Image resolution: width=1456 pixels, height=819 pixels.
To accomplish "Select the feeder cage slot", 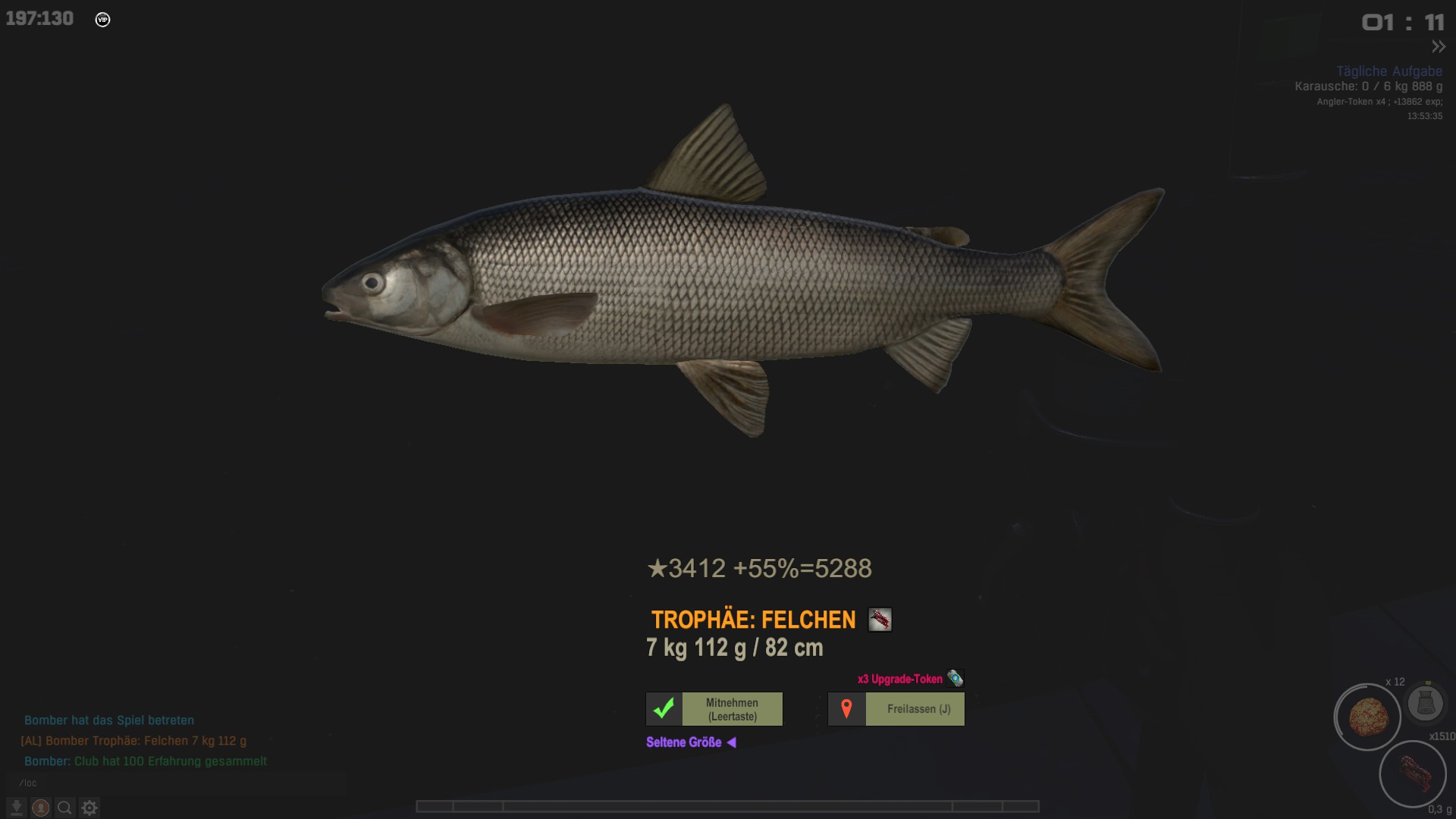I will click(x=1425, y=703).
